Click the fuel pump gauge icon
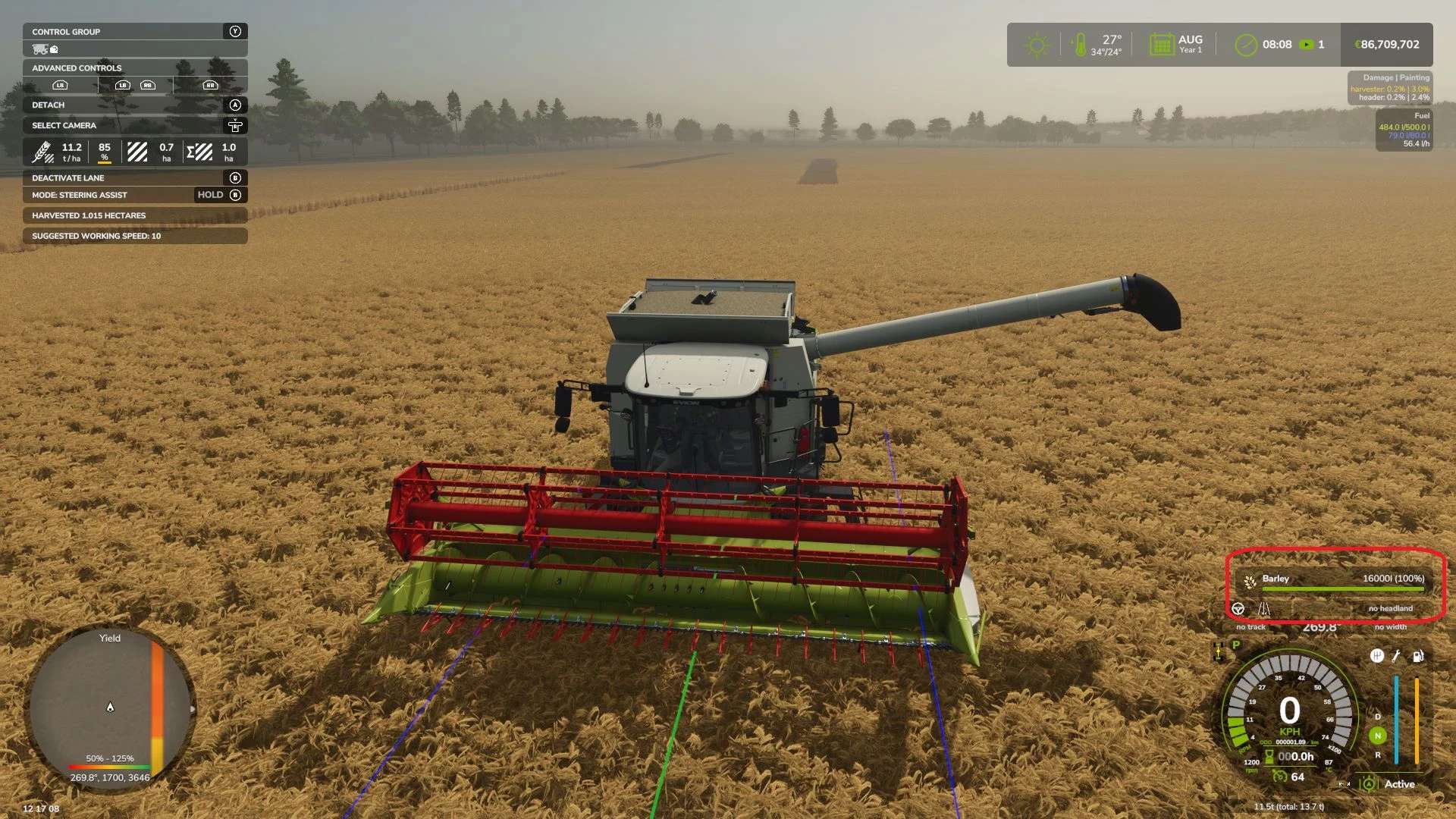This screenshot has height=819, width=1456. (x=1417, y=656)
